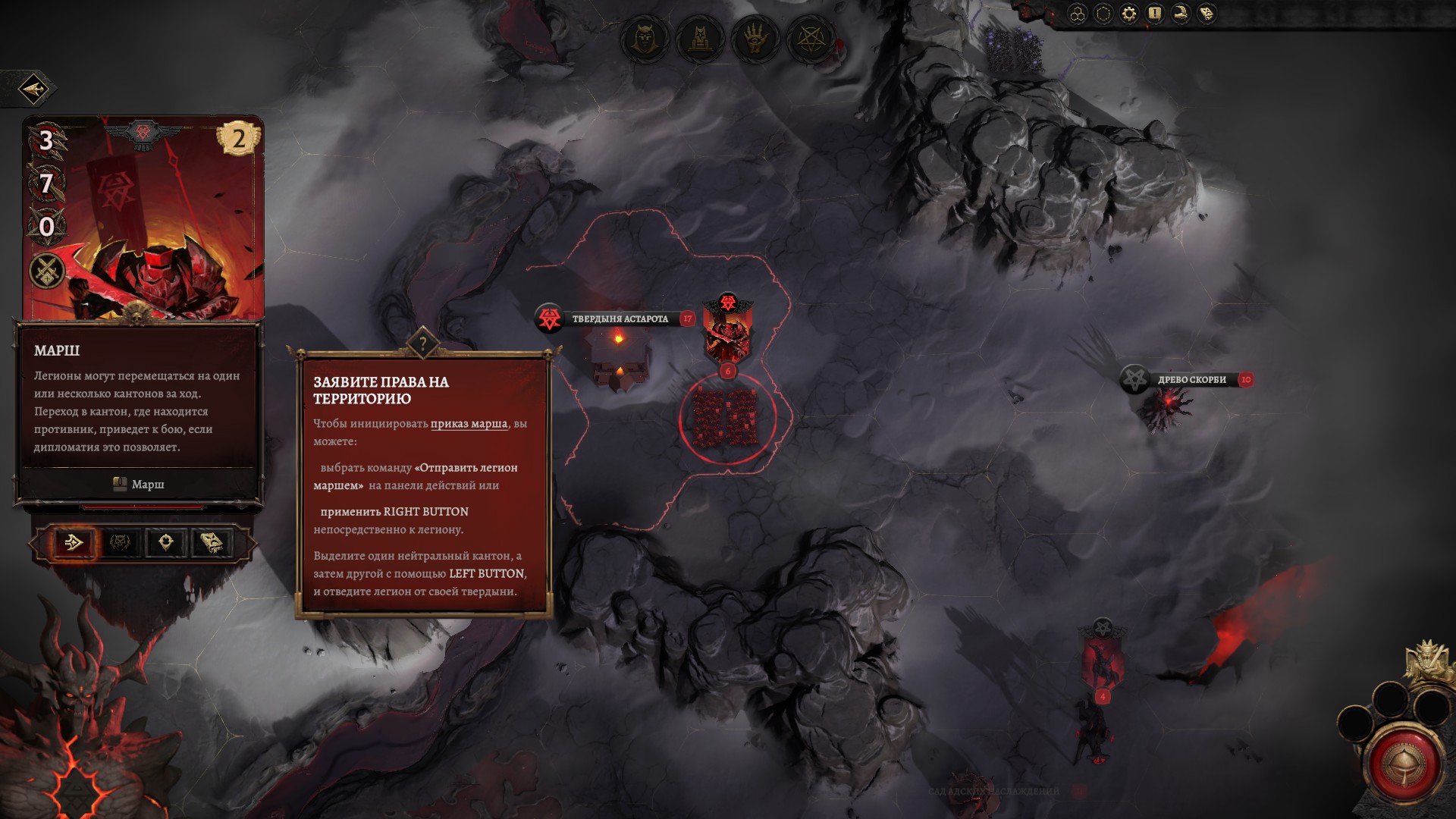Image resolution: width=1456 pixels, height=819 pixels.
Task: Select the March order action button
Action: click(74, 542)
